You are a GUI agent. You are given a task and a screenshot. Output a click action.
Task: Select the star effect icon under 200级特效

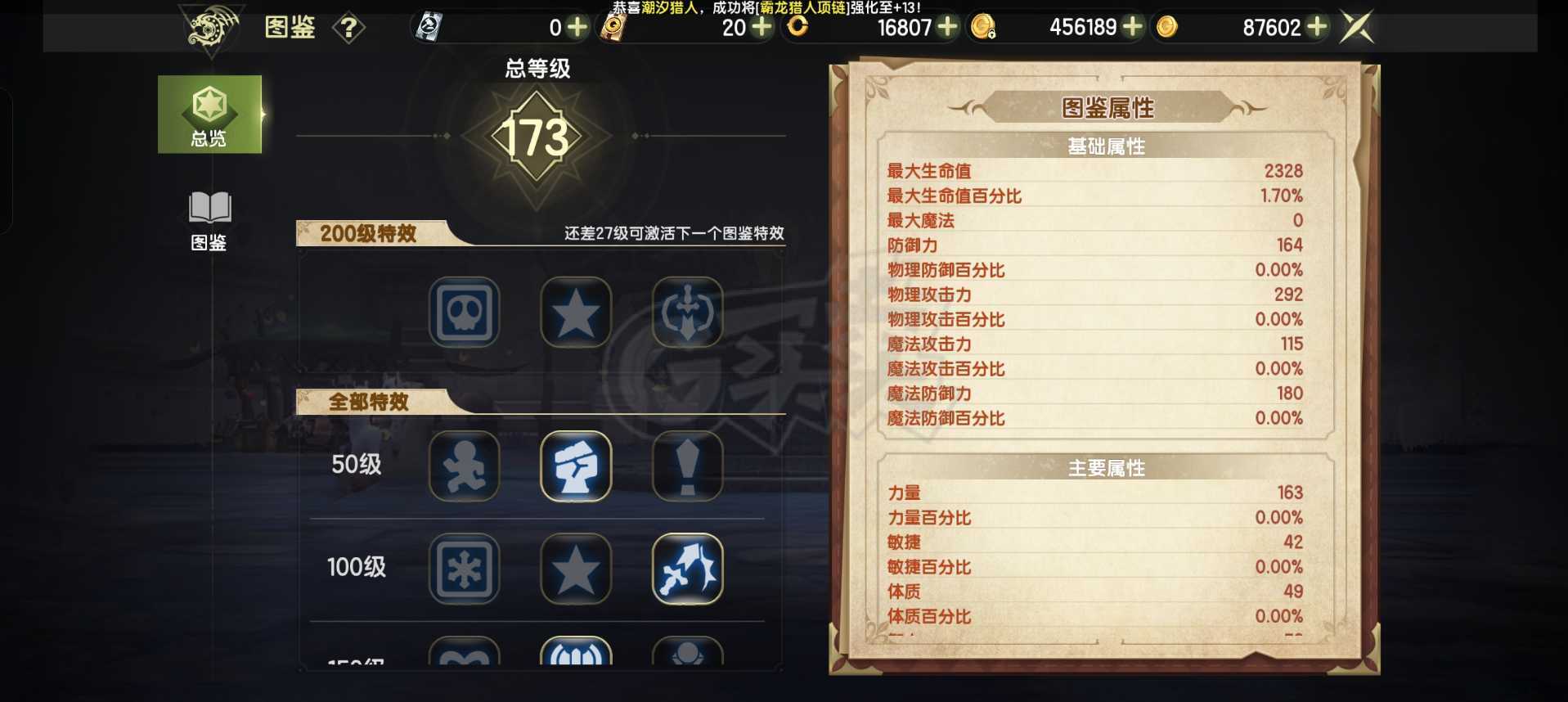tap(576, 312)
